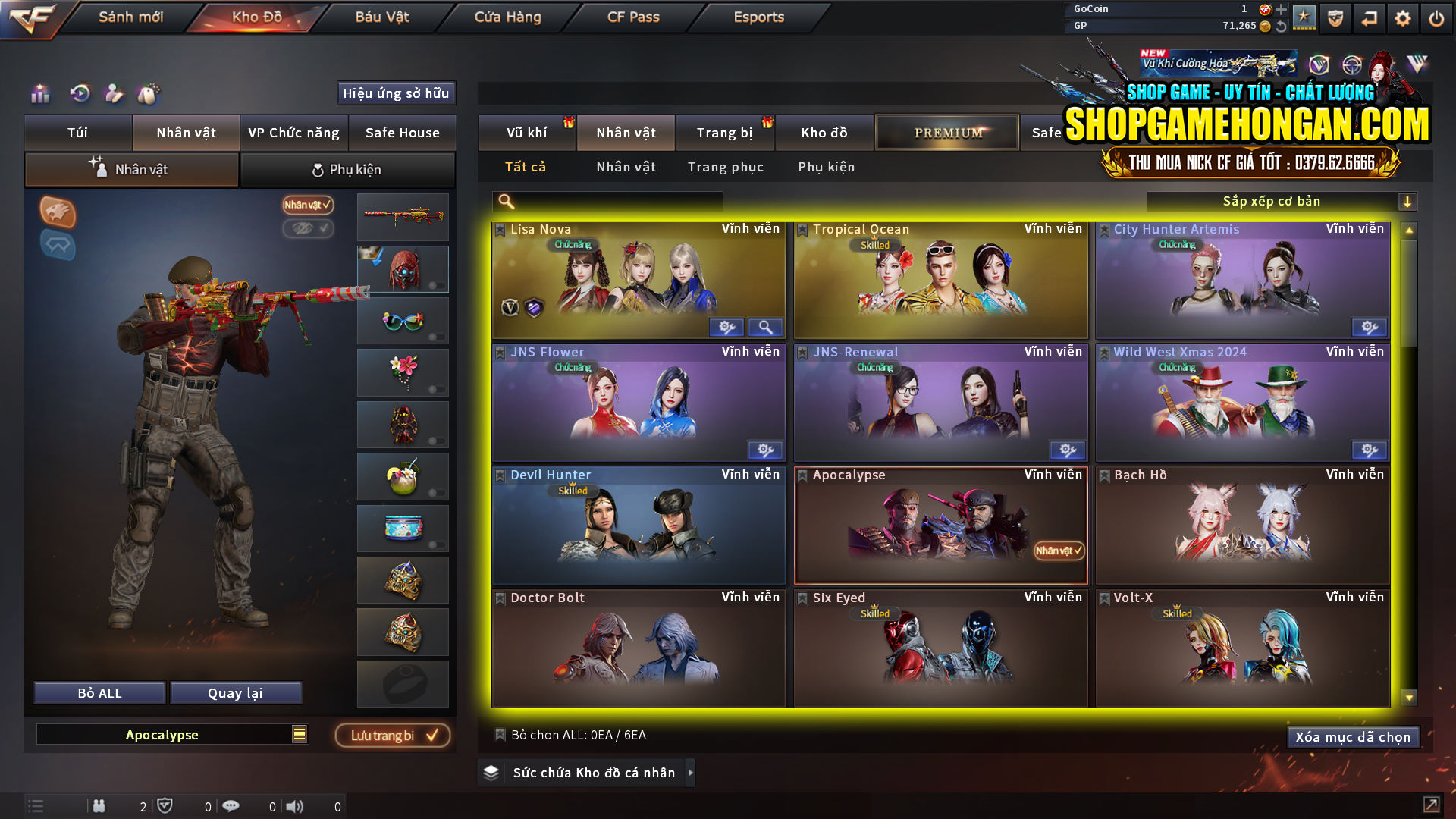Click the magnifier preview icon on Lisa Nova card

(766, 327)
